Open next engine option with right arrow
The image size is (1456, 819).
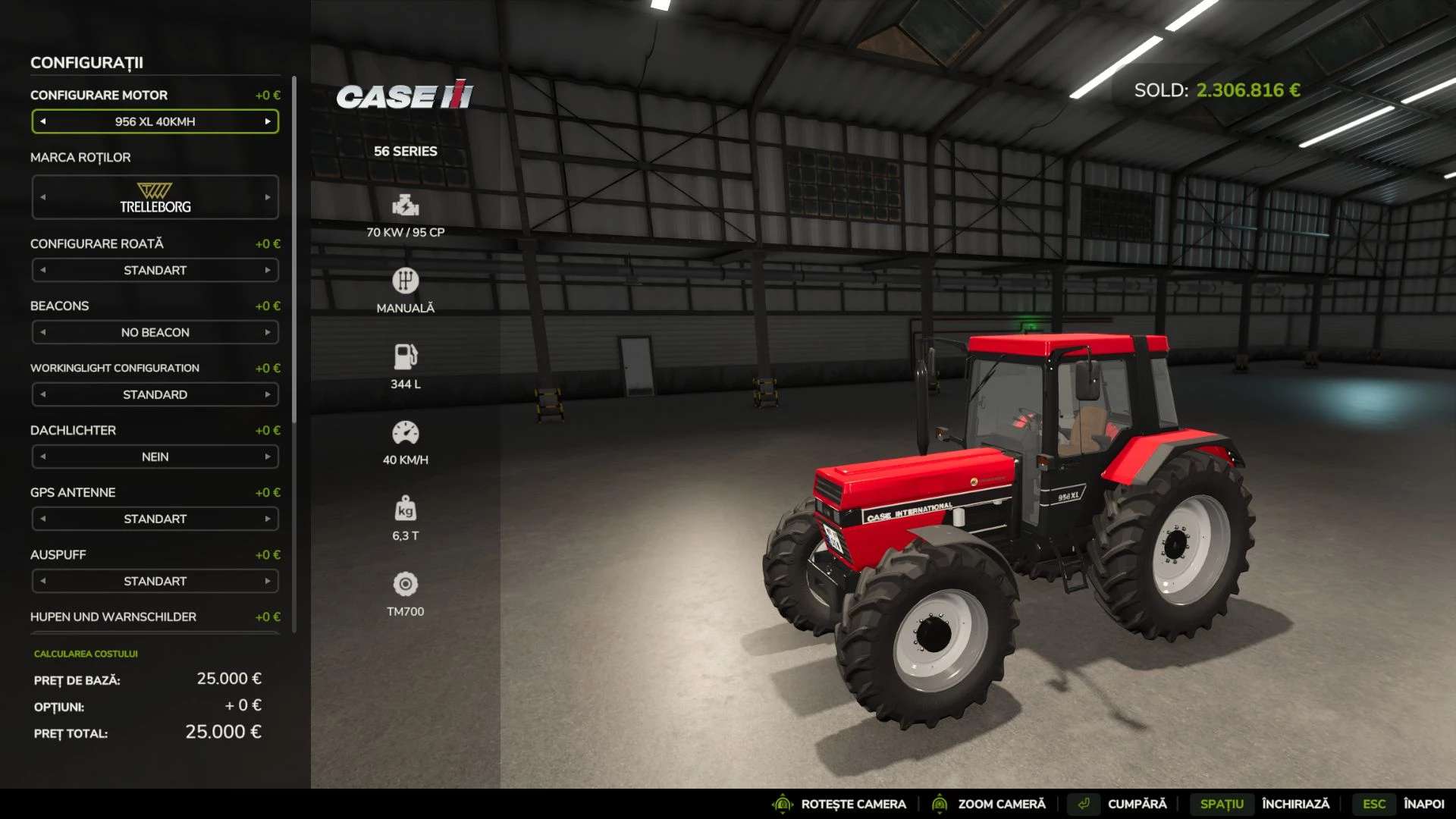[269, 121]
